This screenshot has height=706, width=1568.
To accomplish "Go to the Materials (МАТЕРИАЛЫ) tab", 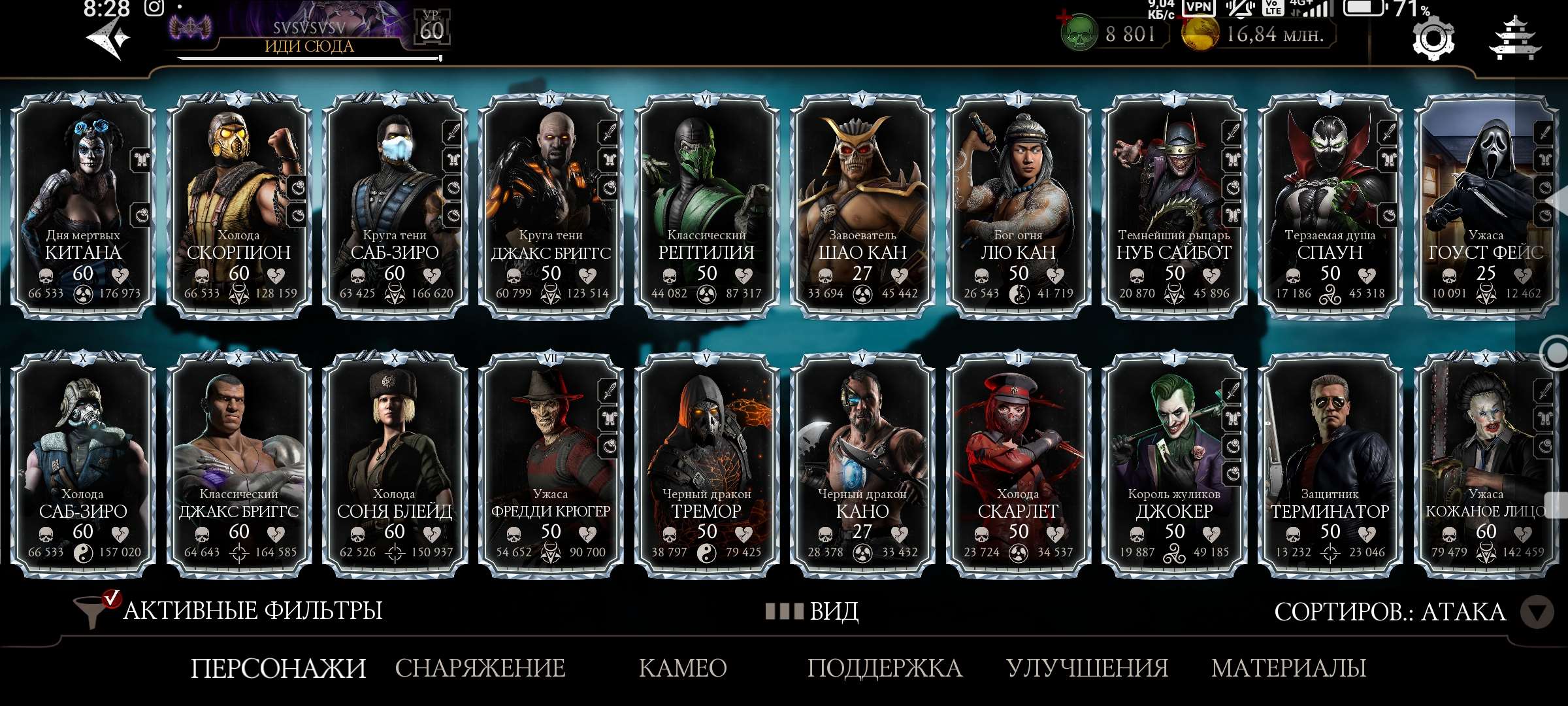I will [1288, 668].
